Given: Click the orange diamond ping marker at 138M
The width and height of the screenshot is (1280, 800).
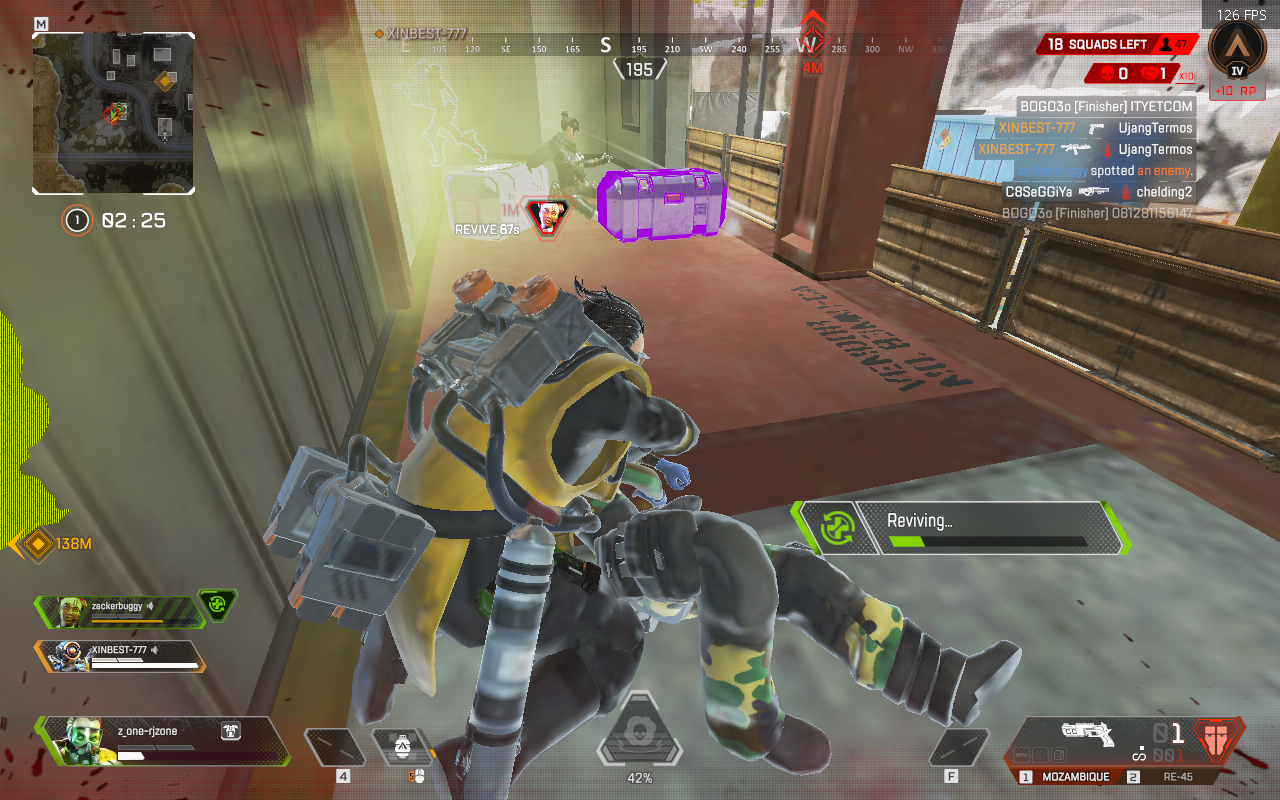Looking at the screenshot, I should click(38, 544).
